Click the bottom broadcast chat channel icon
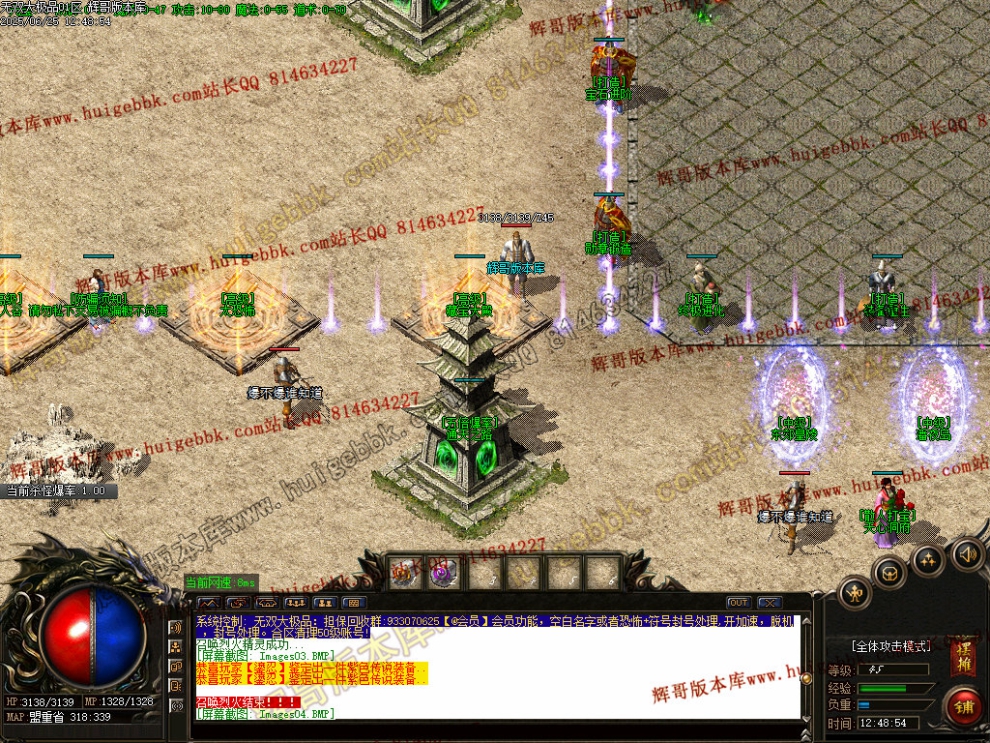 click(176, 704)
